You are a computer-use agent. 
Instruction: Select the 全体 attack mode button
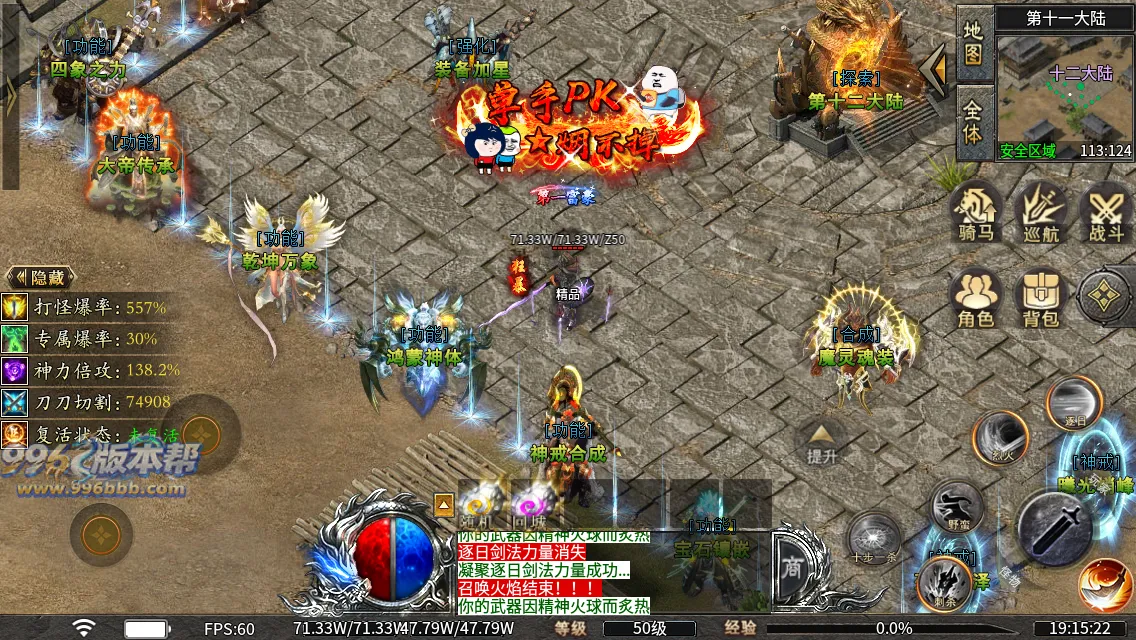click(x=973, y=119)
